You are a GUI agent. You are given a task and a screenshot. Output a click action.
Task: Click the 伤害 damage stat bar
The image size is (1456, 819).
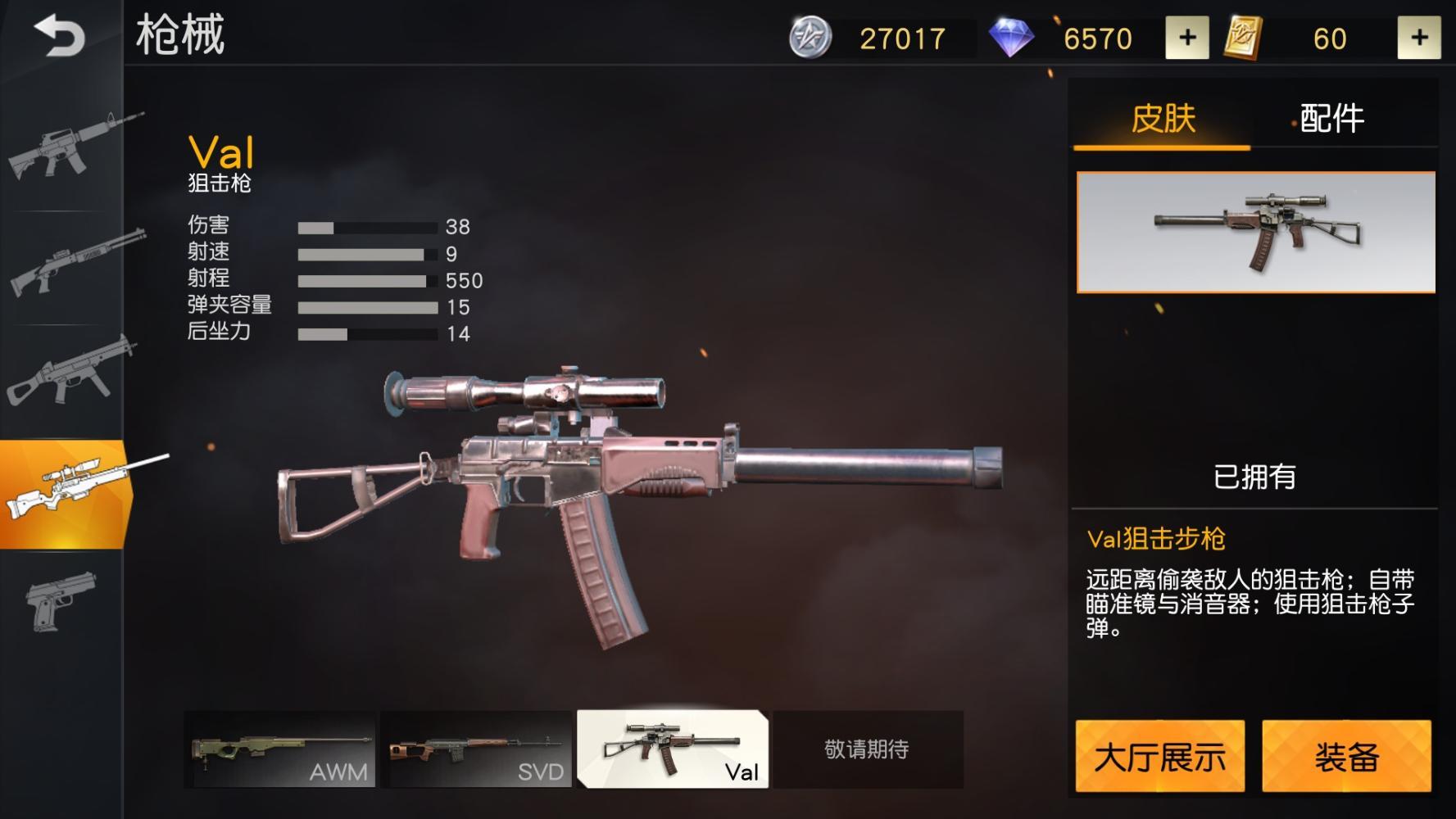coord(369,226)
